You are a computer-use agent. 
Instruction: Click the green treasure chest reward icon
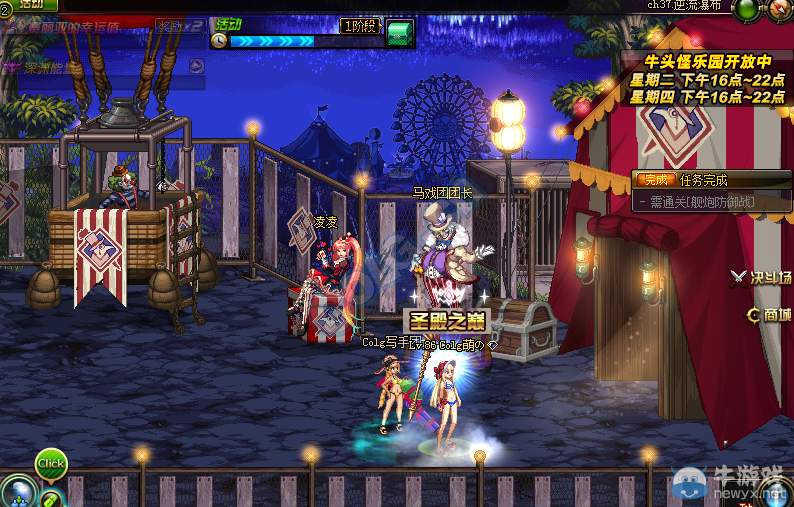click(399, 33)
